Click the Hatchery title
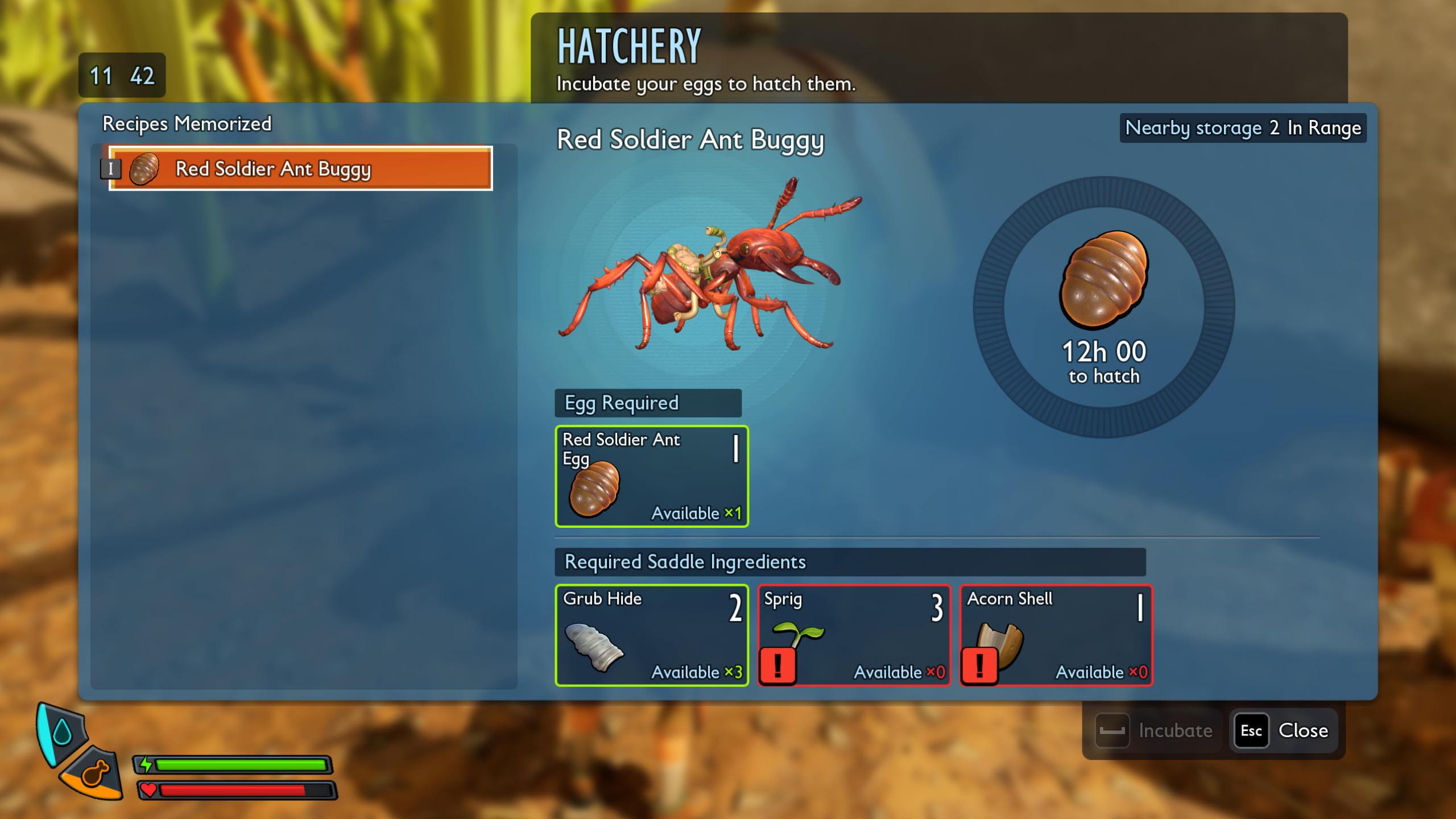1456x819 pixels. (x=627, y=48)
